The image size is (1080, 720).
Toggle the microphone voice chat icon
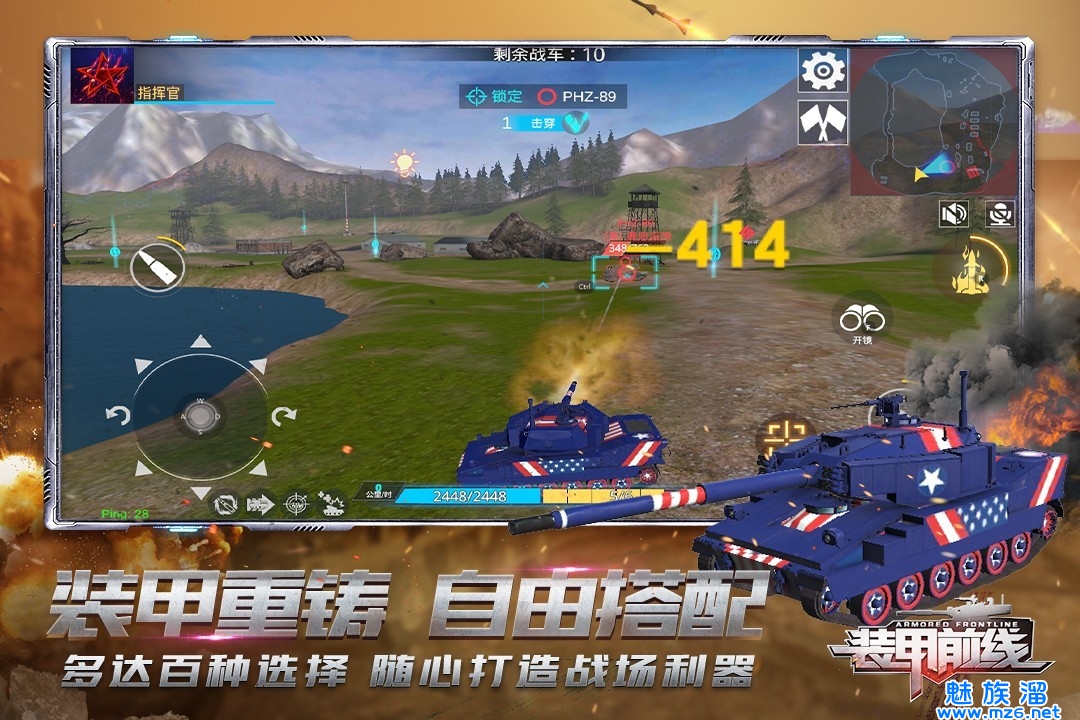(999, 213)
